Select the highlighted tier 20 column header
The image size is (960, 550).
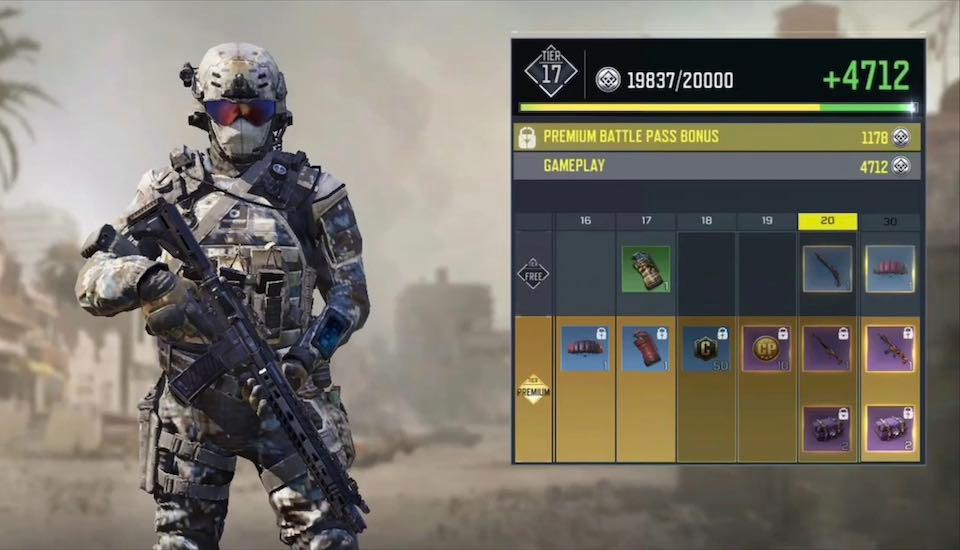coord(827,221)
